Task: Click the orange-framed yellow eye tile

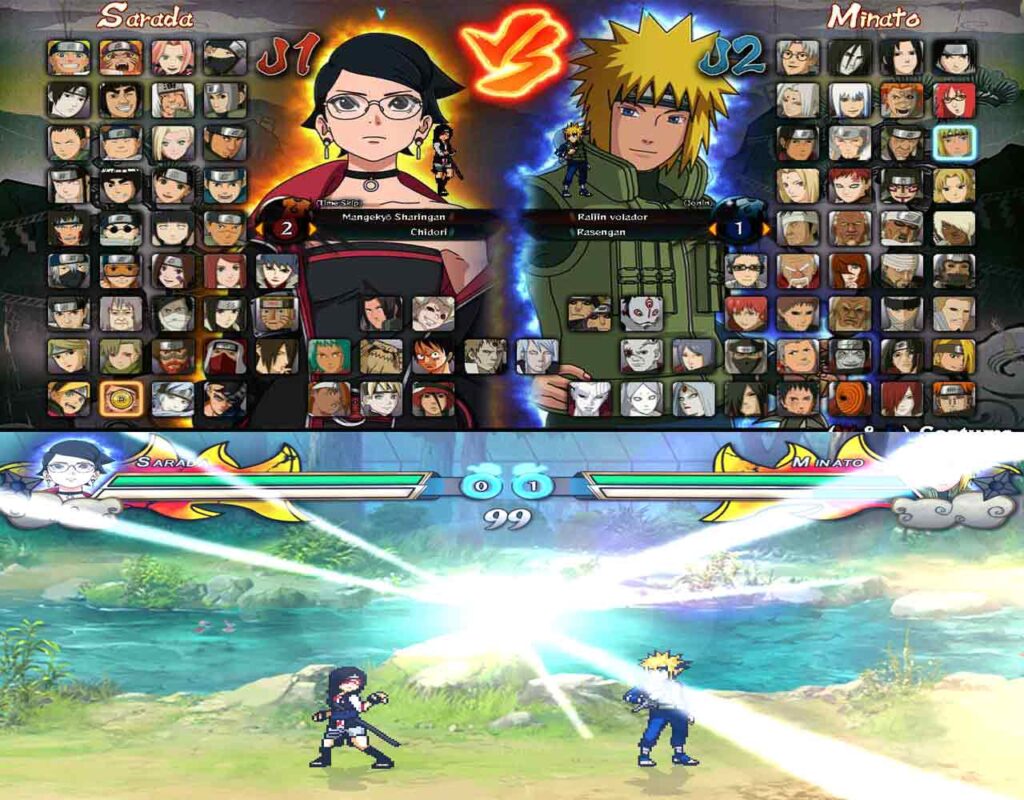Action: coord(120,398)
